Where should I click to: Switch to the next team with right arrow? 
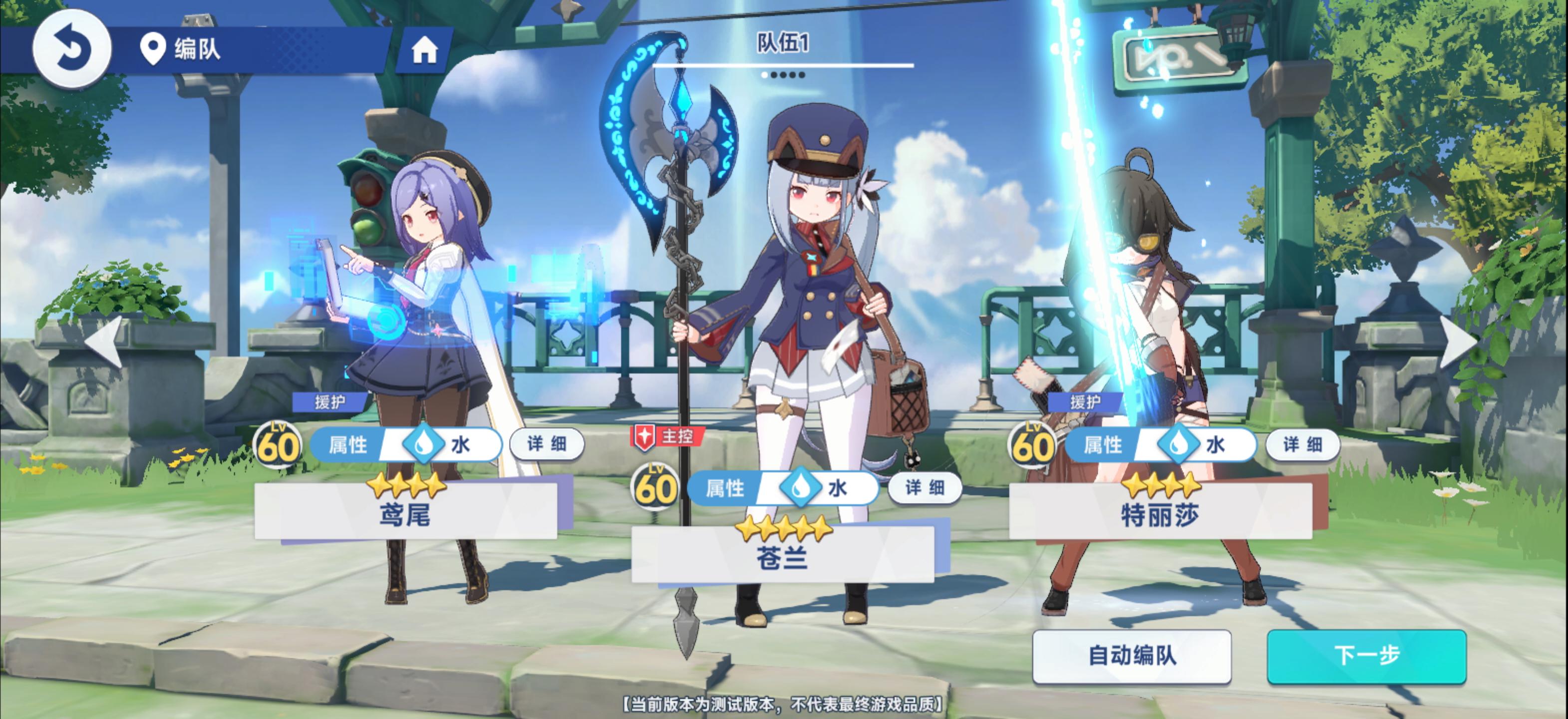[x=1461, y=342]
